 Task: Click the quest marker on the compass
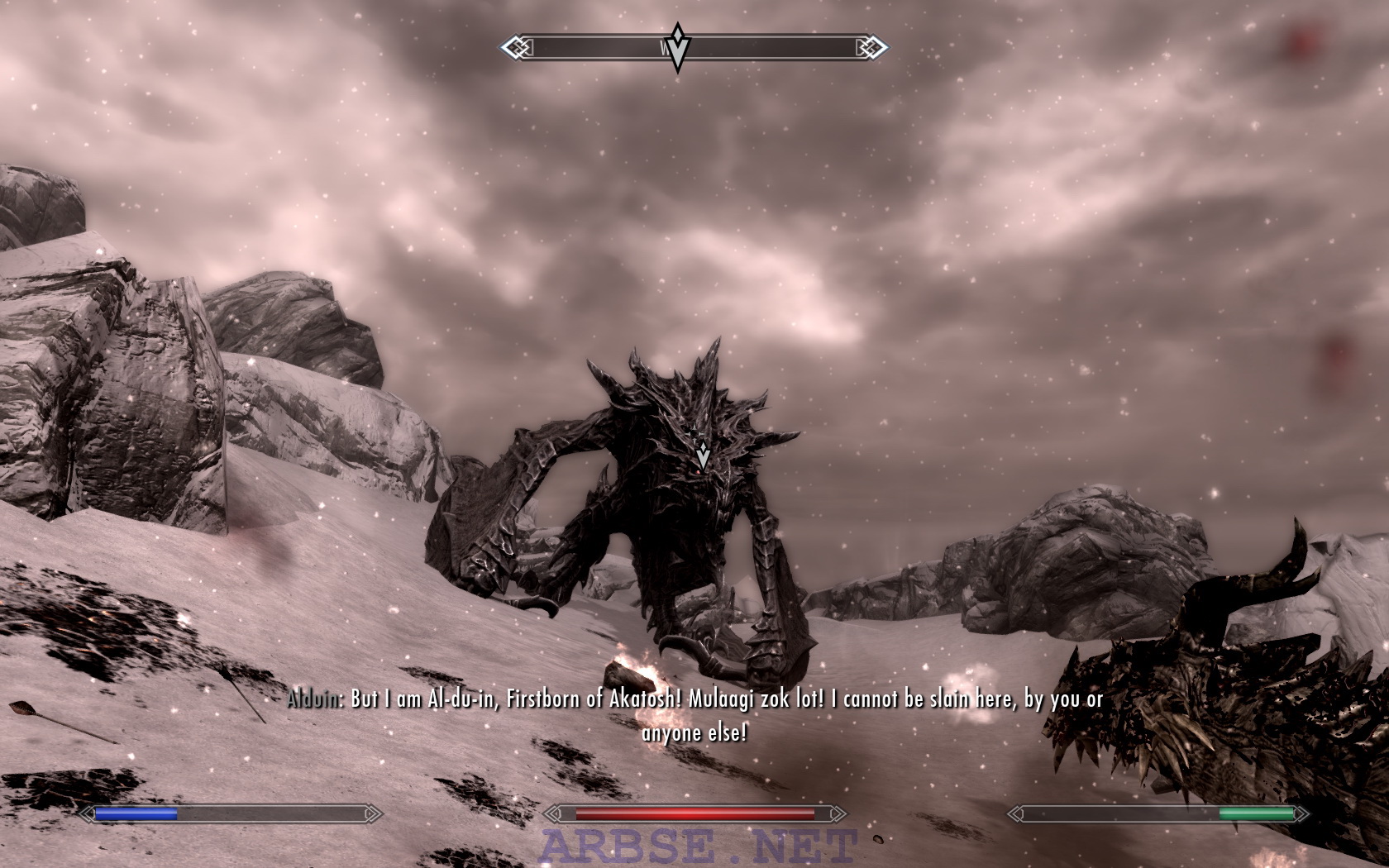(x=678, y=48)
